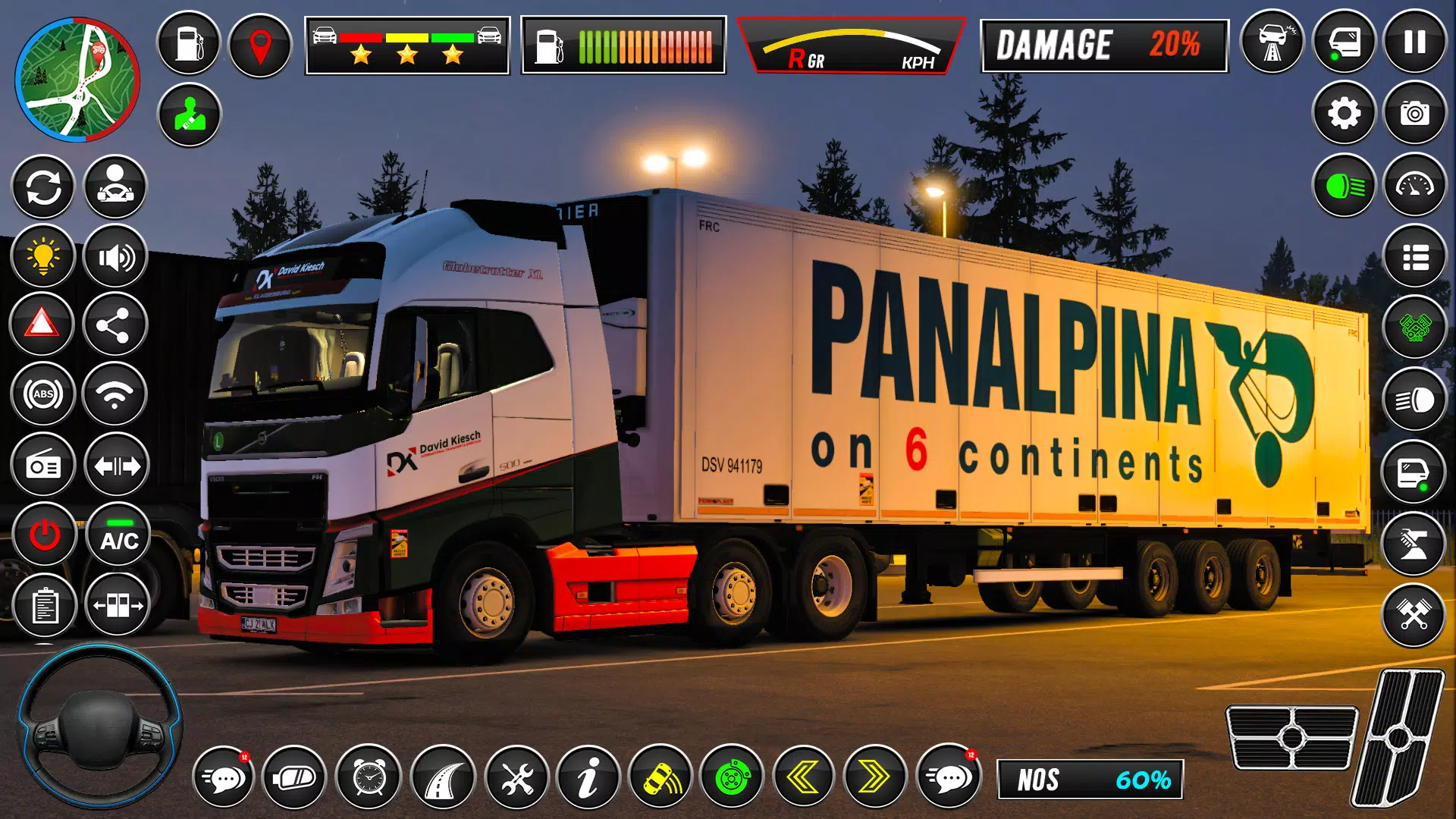Turn on the headlights
This screenshot has width=1456, height=819.
(x=1344, y=184)
